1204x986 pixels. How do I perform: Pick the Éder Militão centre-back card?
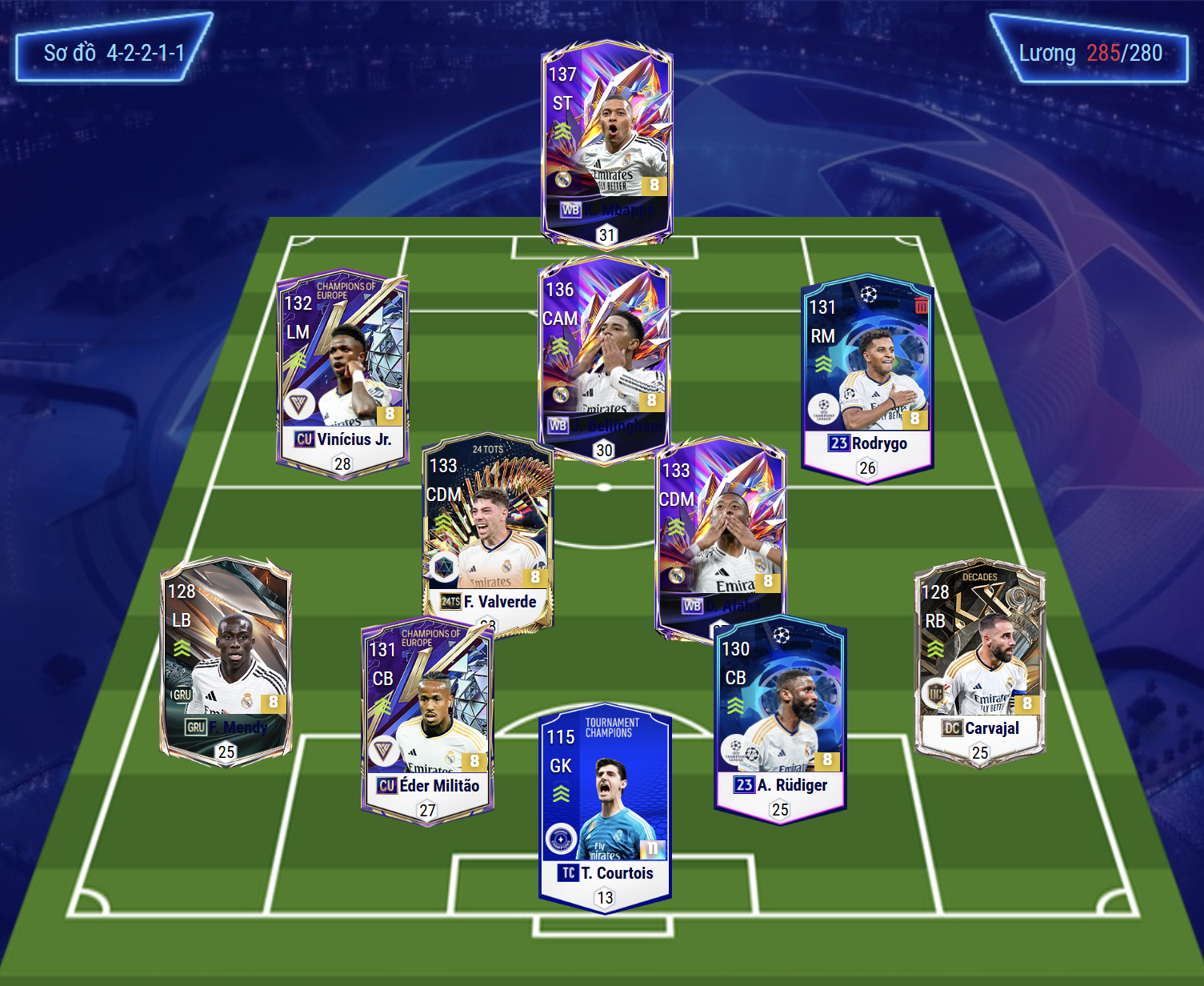(427, 720)
